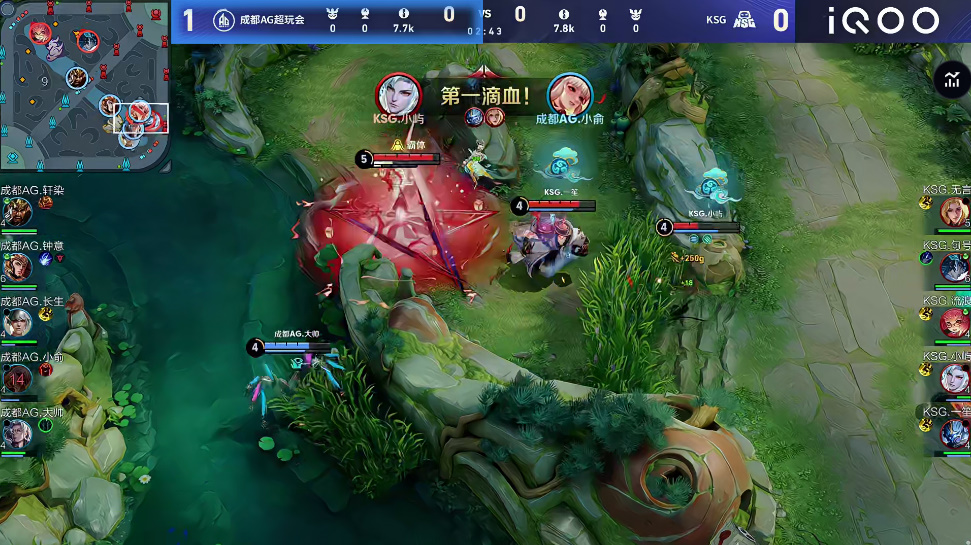The image size is (971, 545).
Task: Select KSG.小玖's white-haired hero portrait
Action: click(x=954, y=378)
